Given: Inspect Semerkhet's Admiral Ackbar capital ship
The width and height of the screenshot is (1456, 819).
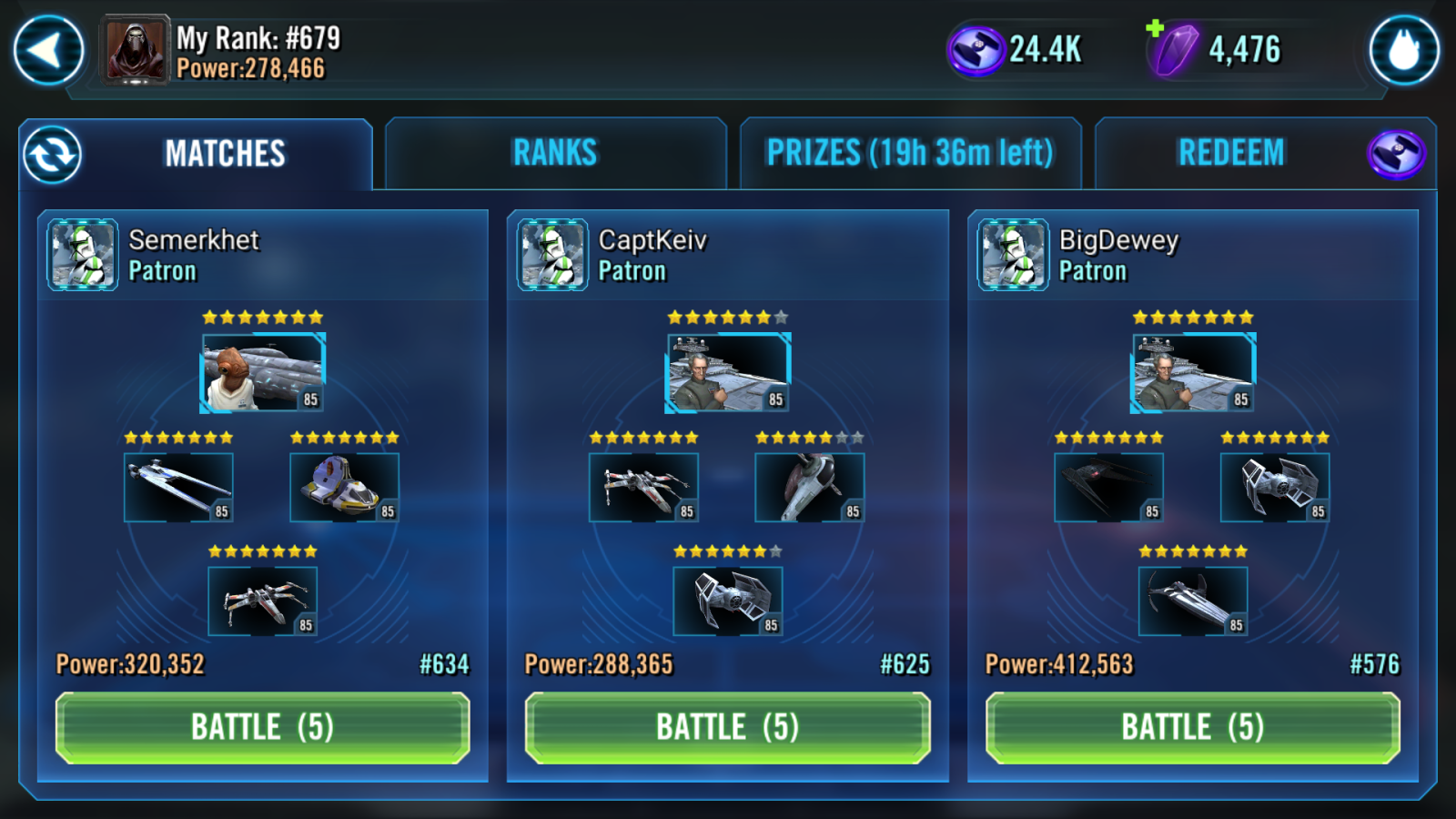Looking at the screenshot, I should click(x=262, y=372).
